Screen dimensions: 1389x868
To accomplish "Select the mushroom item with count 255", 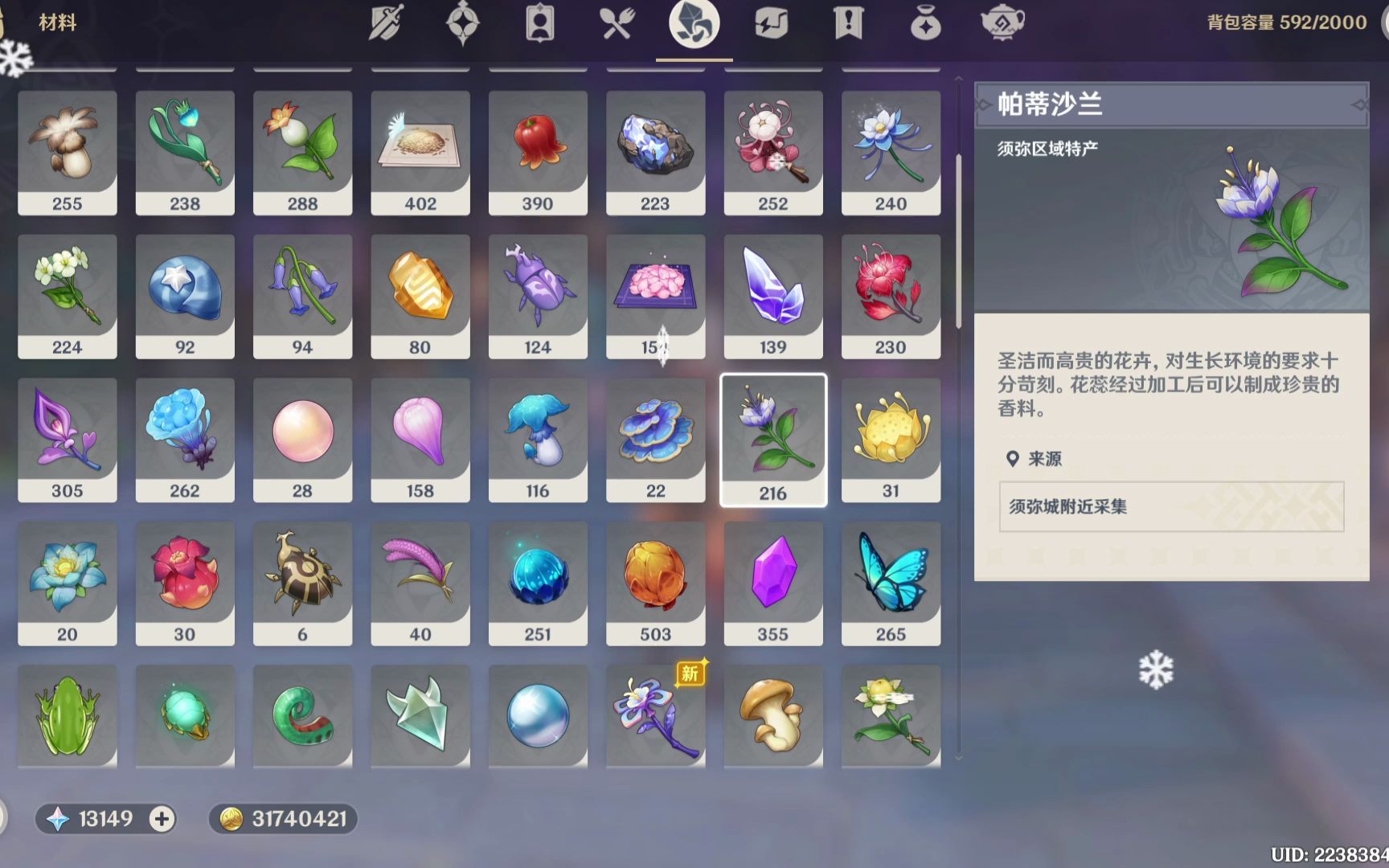I will coord(68,151).
